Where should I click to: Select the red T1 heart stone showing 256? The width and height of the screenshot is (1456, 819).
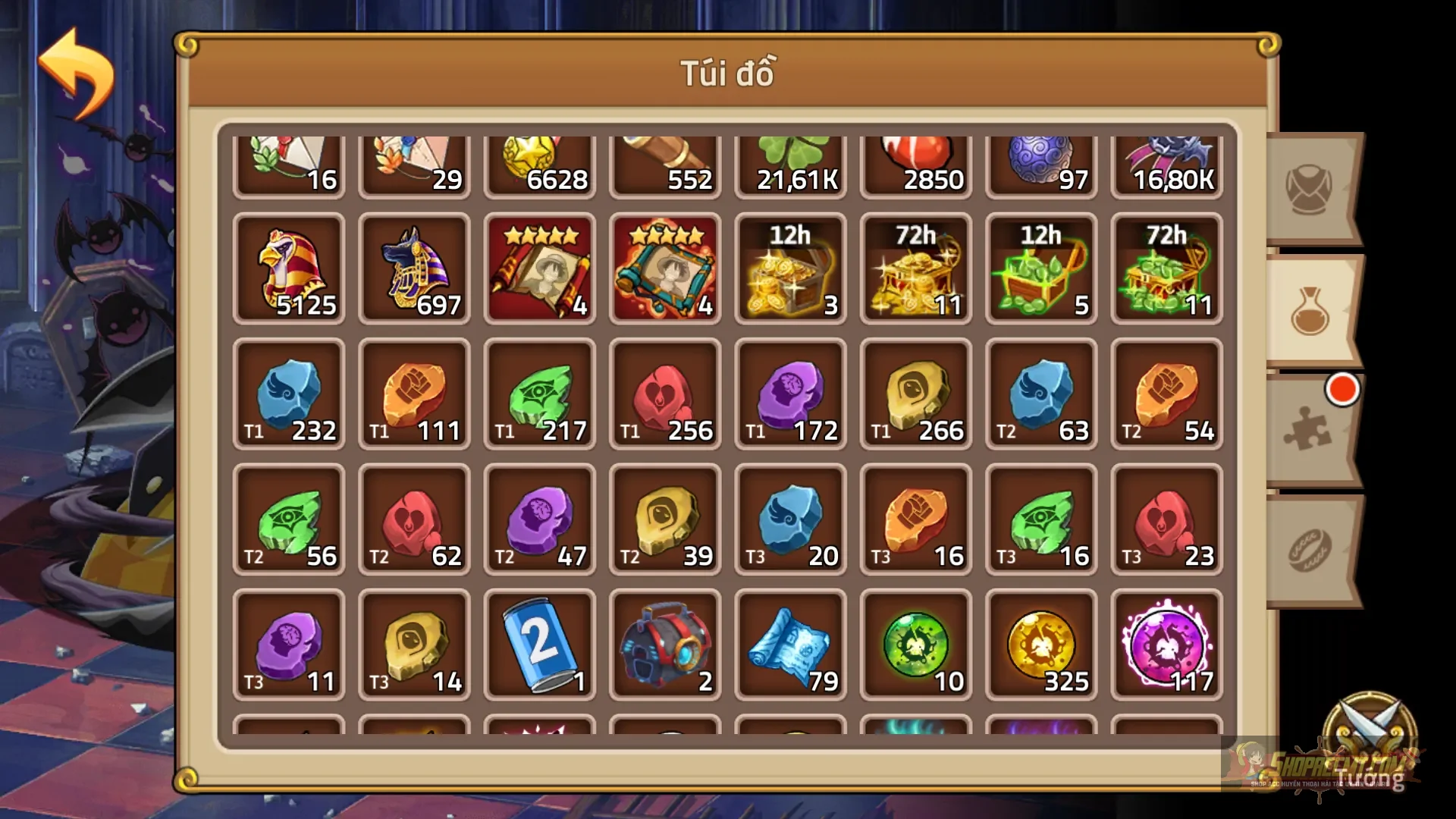tap(665, 394)
